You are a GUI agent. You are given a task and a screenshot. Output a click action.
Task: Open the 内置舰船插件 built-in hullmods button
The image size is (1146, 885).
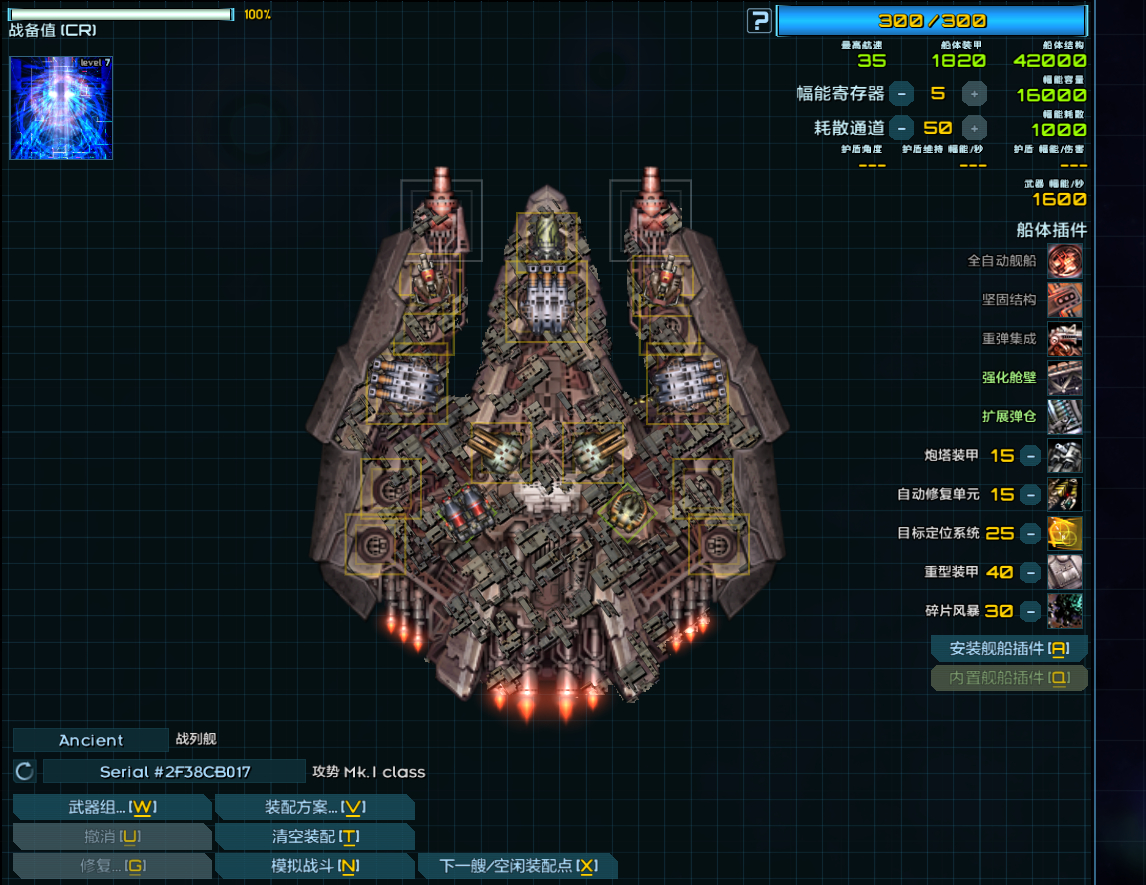(1008, 678)
